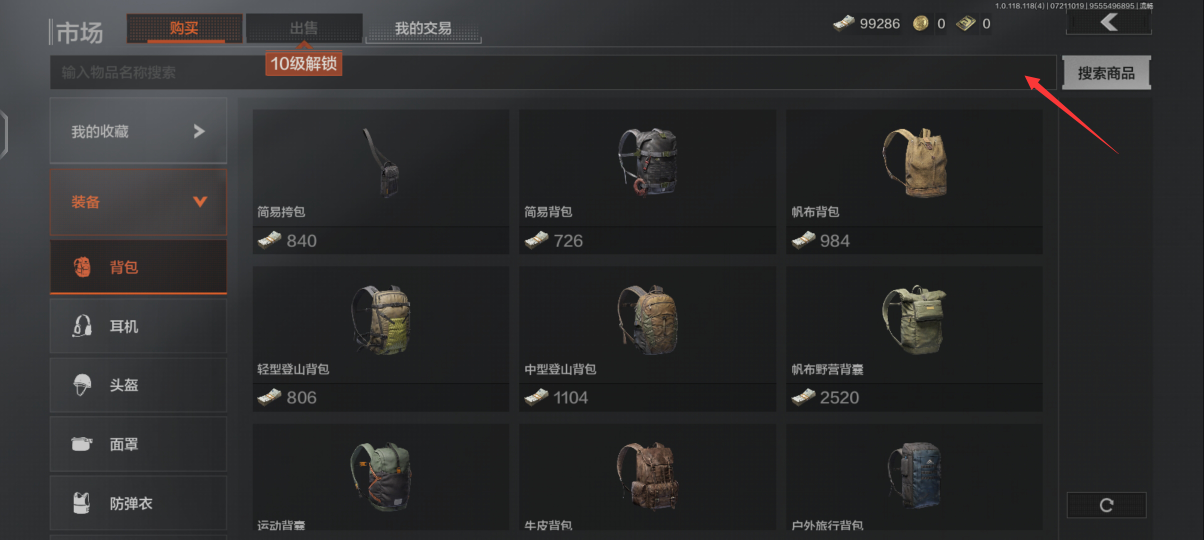Choose the 防弹衣 body armor category
The height and width of the screenshot is (540, 1204).
coord(138,503)
